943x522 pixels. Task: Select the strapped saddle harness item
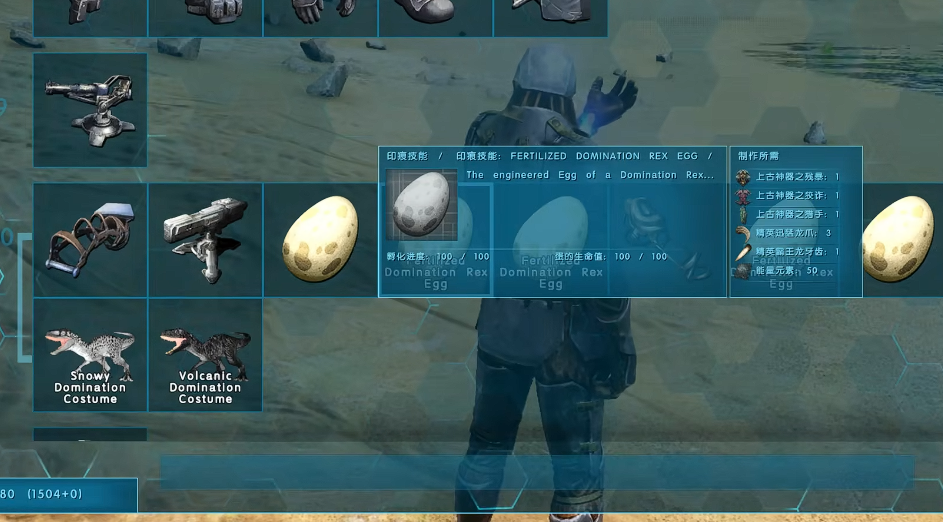[x=90, y=240]
